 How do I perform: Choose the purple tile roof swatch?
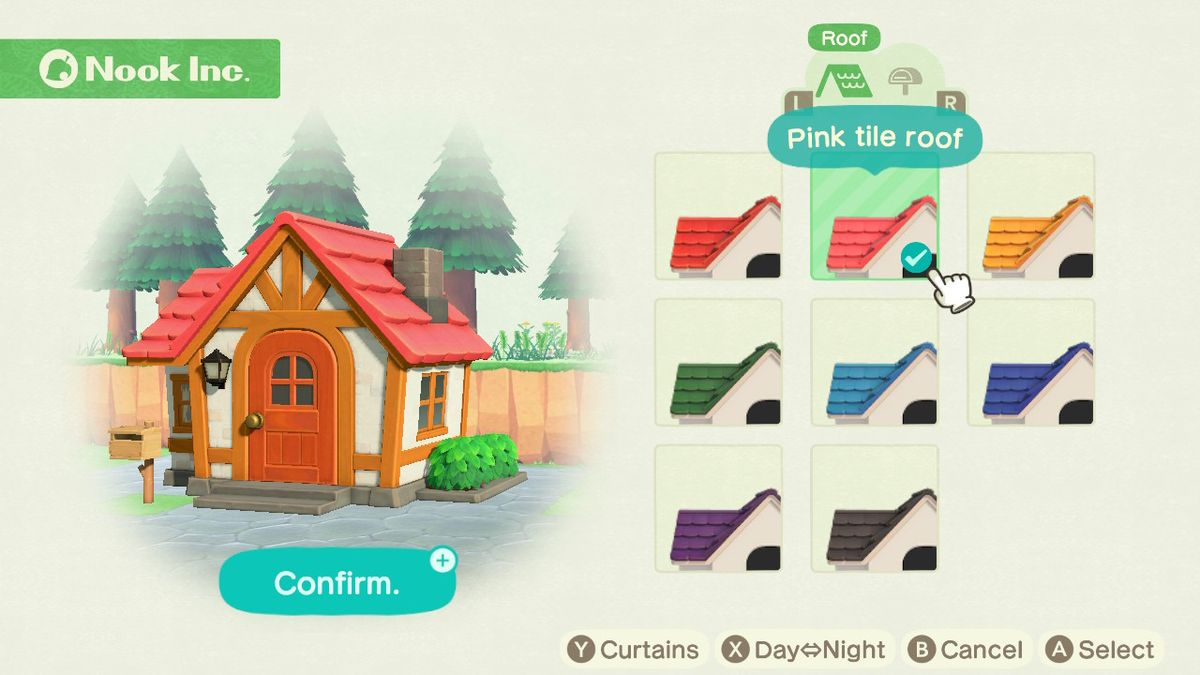[x=718, y=509]
